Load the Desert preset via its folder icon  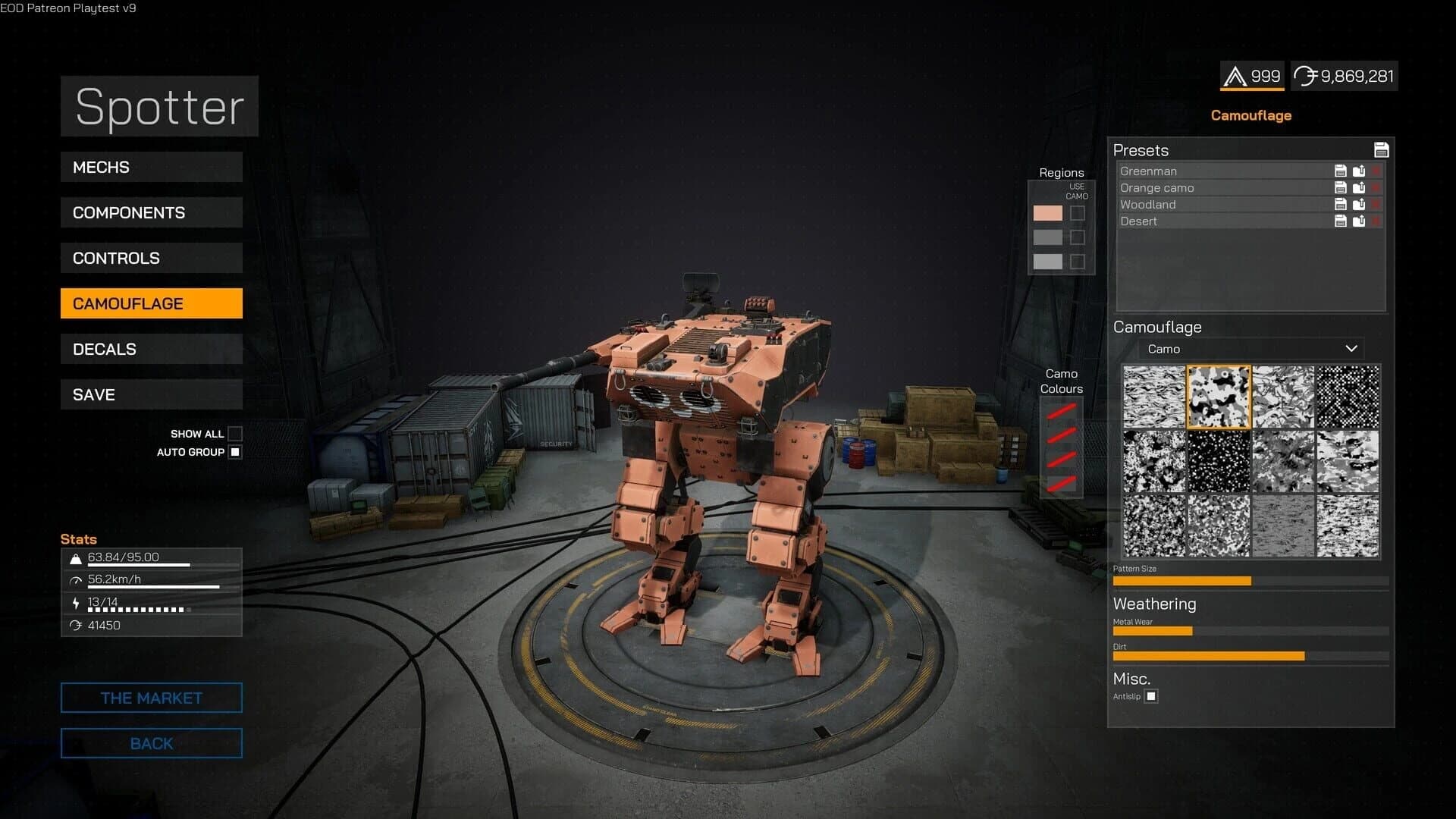(x=1358, y=221)
